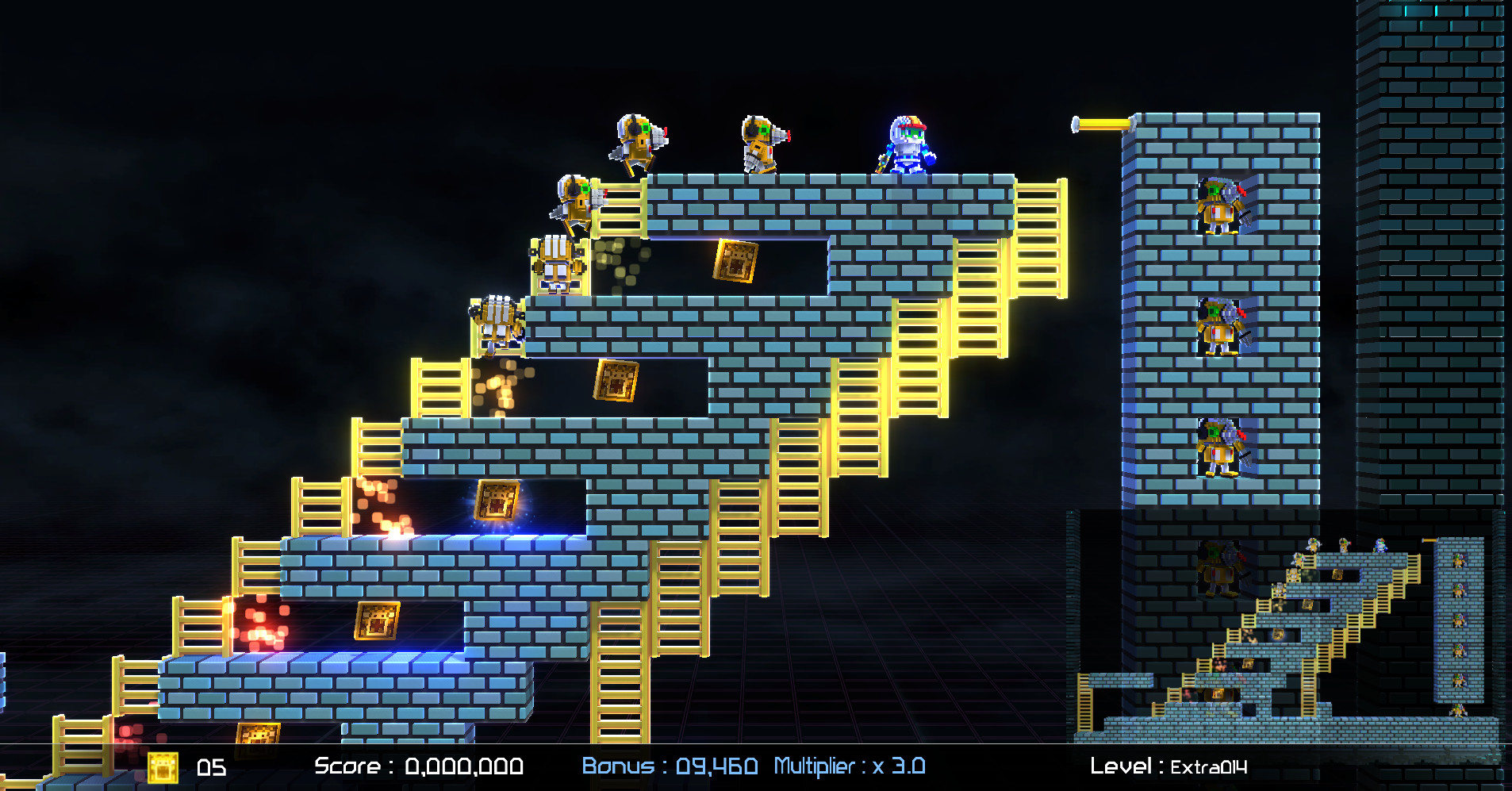Click the Multiplier label text

(815, 766)
